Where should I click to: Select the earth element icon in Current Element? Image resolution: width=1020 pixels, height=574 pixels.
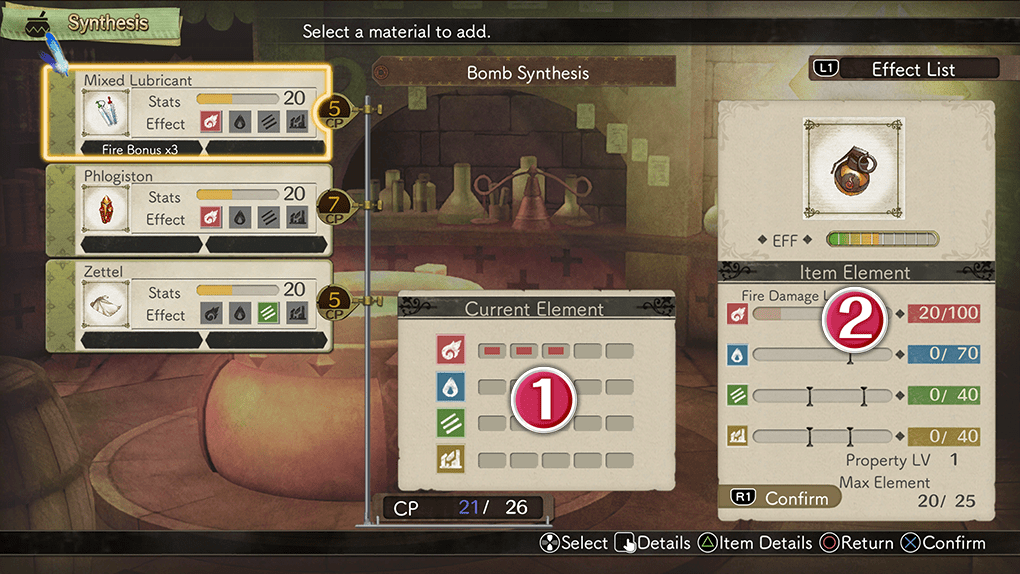point(450,460)
